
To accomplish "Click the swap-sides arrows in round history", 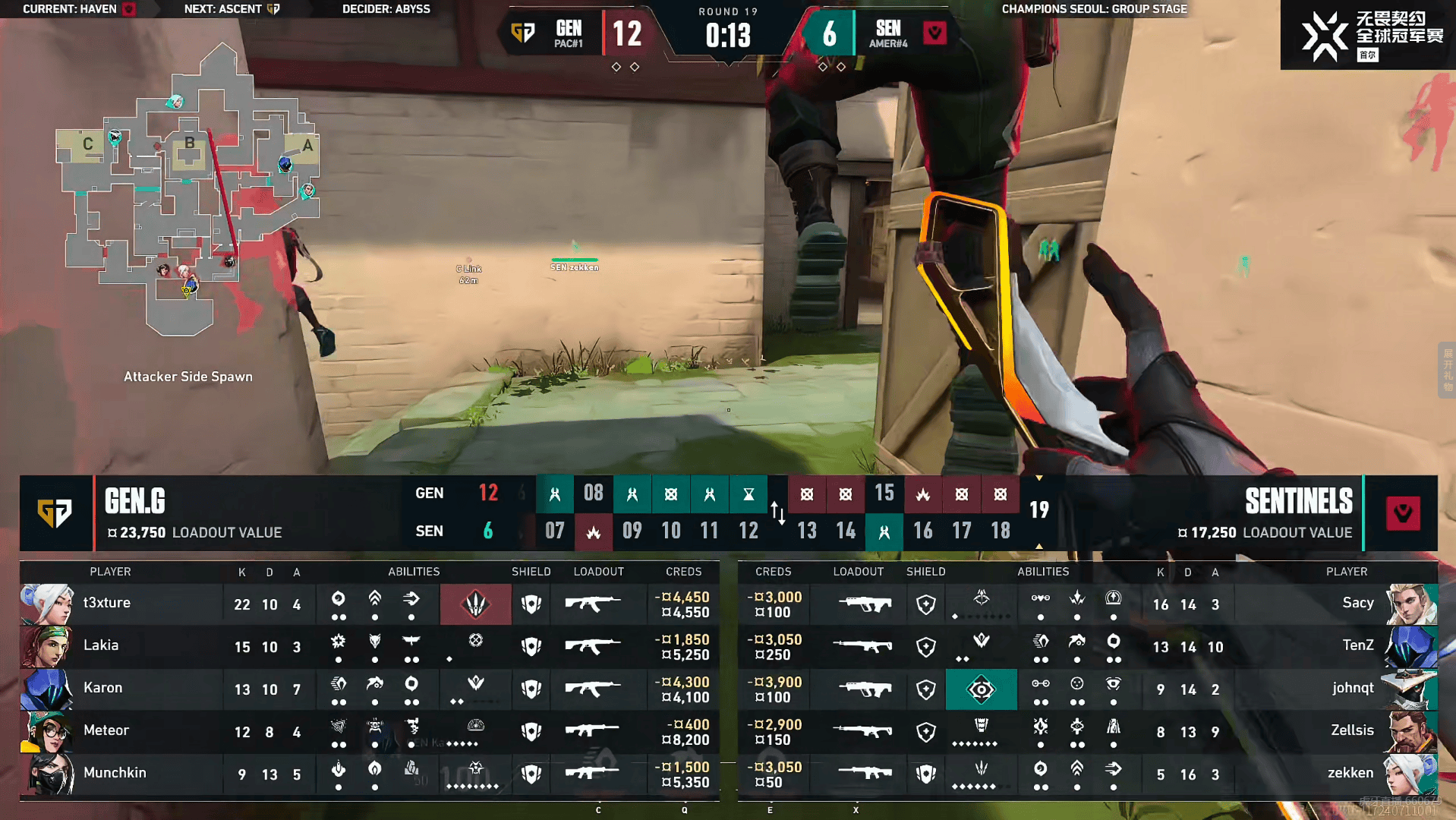I will 777,512.
